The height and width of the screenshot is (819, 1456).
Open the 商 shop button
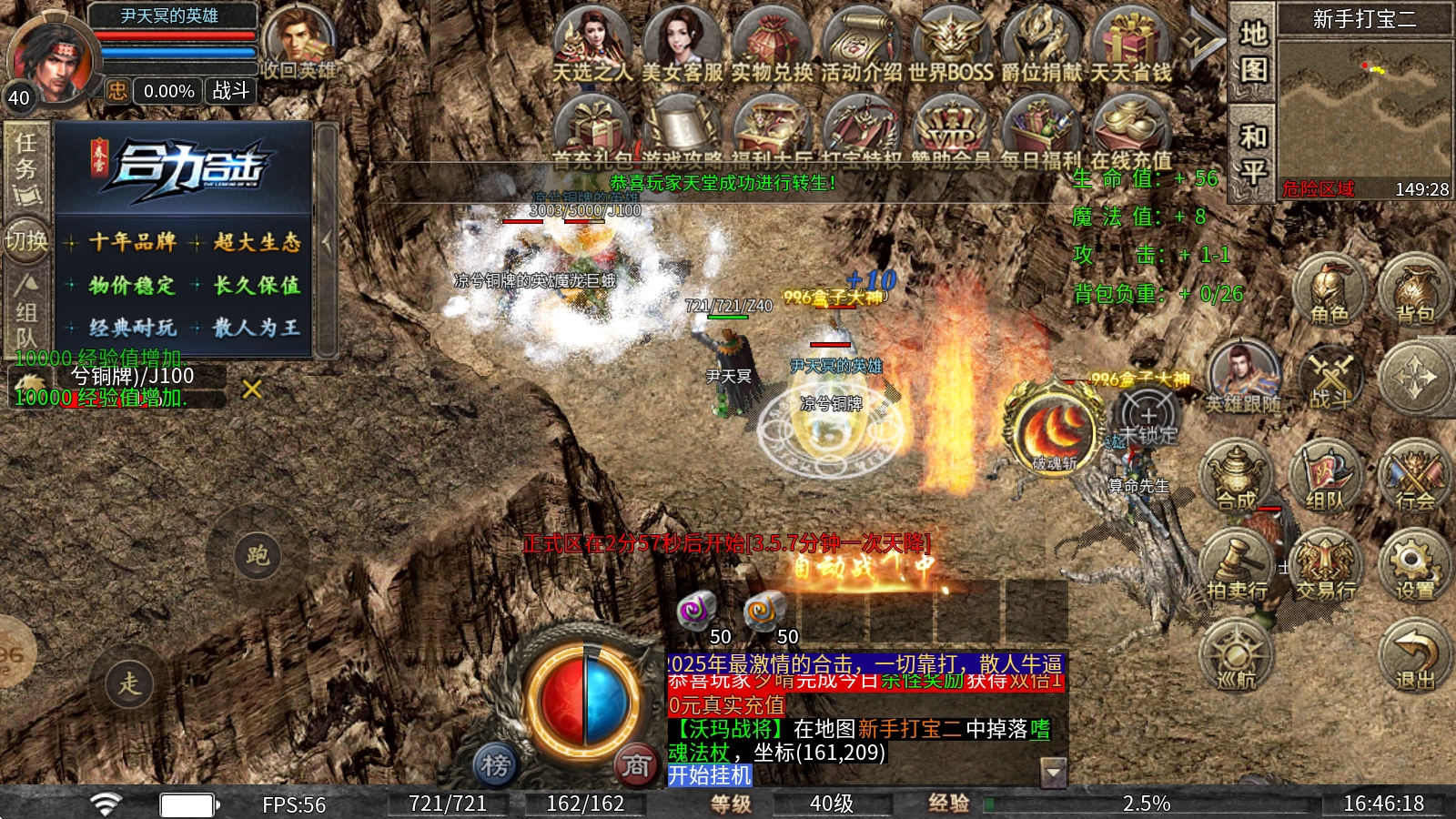pos(636,765)
